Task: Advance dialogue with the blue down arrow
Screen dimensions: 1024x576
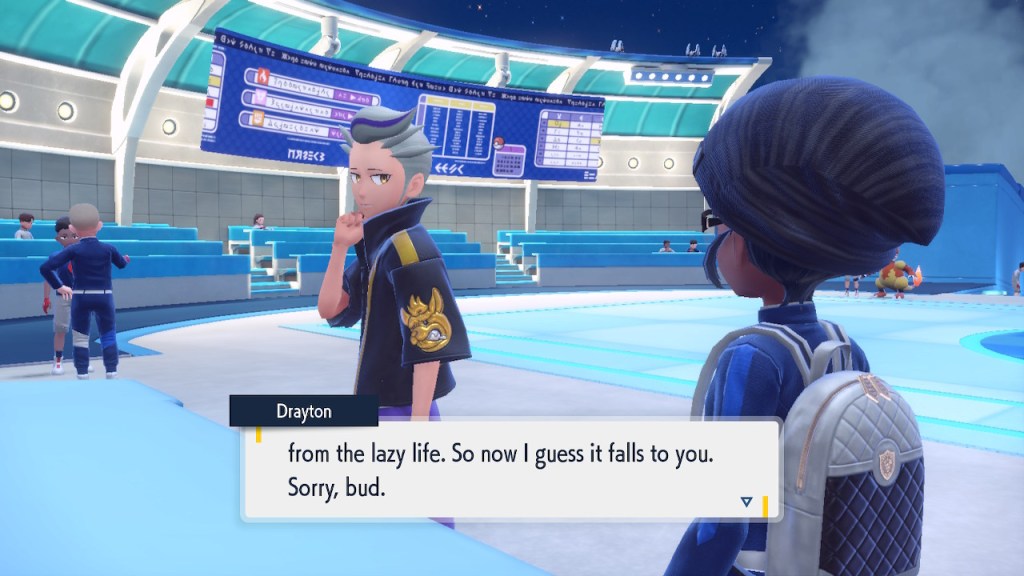Action: pos(746,502)
